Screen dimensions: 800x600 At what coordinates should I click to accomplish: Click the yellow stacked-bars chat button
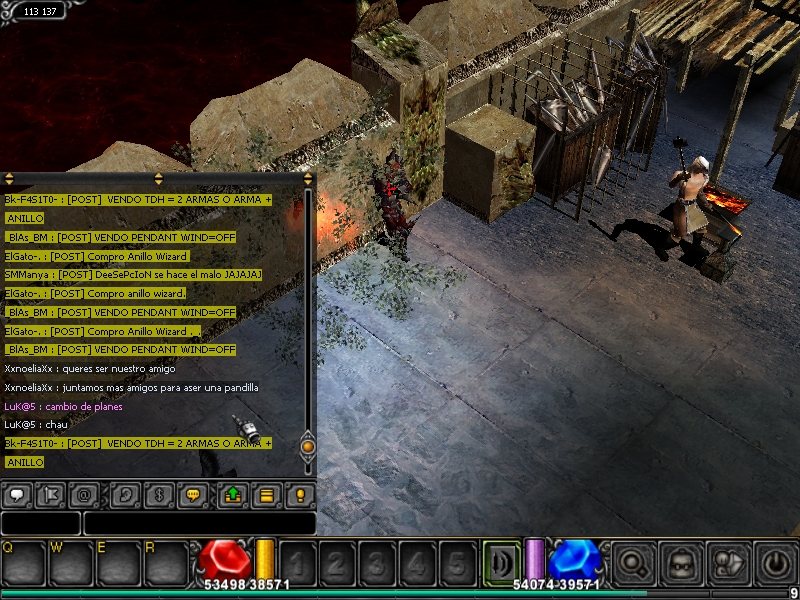[266, 495]
